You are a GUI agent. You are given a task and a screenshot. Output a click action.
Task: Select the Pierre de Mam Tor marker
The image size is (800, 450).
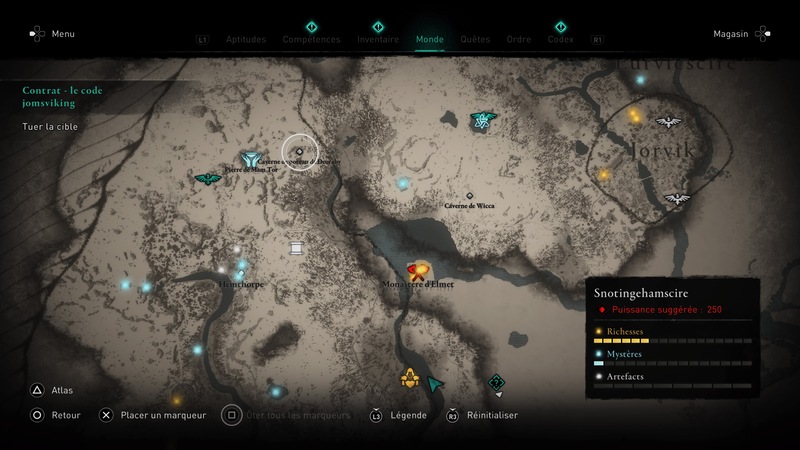(x=249, y=159)
